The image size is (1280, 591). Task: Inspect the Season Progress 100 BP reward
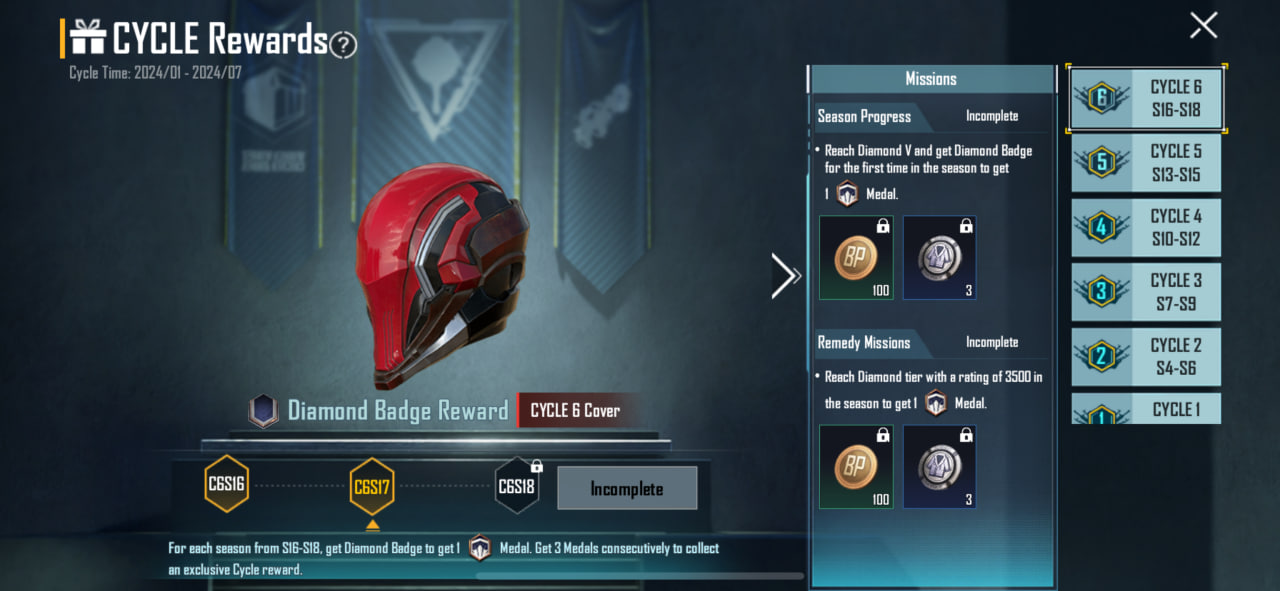point(856,258)
